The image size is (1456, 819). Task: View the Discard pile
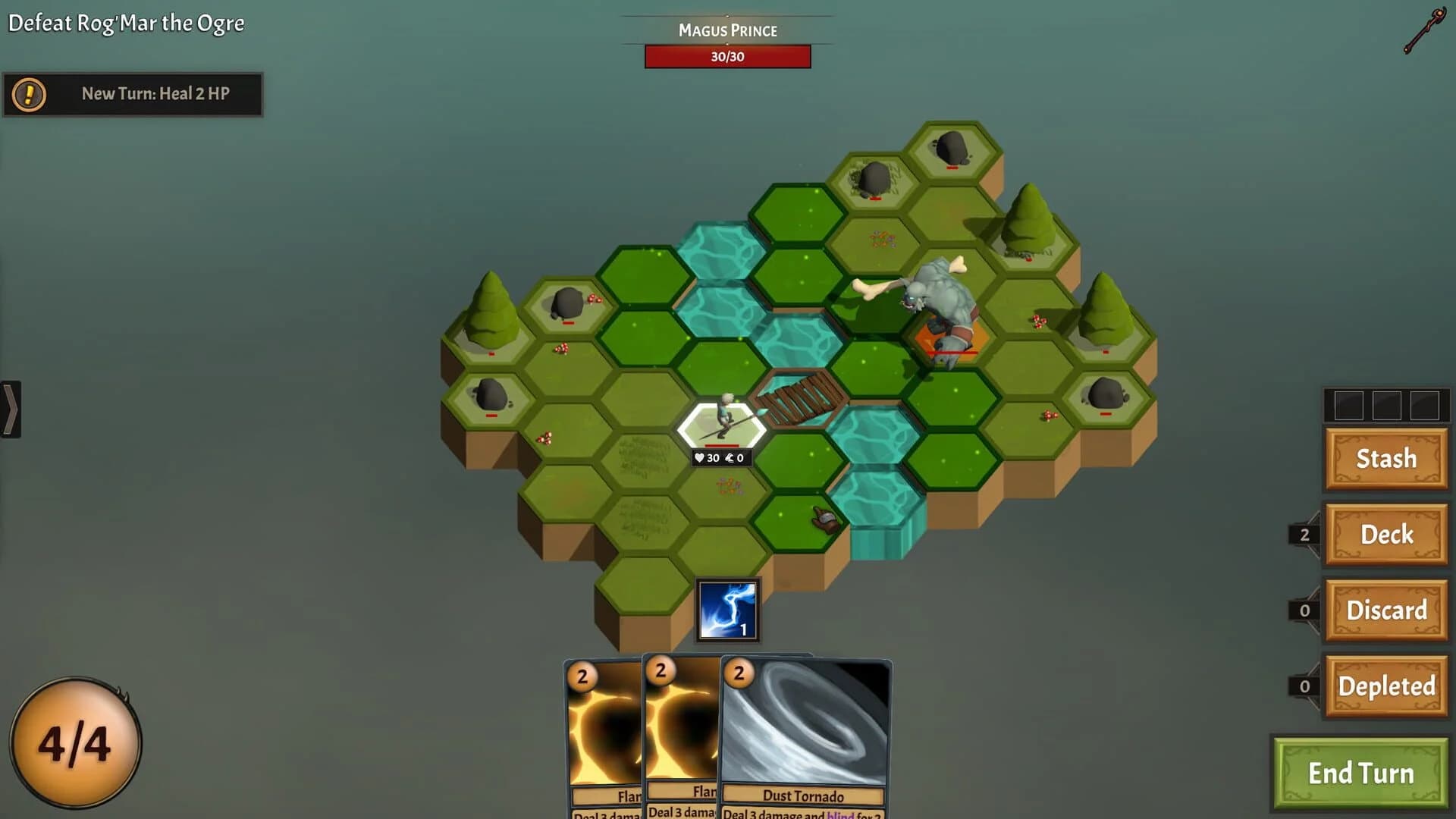pos(1385,610)
